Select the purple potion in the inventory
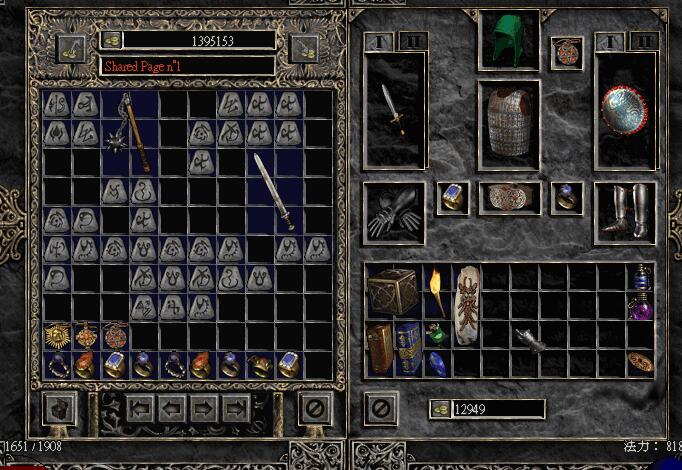This screenshot has height=470, width=682. (x=641, y=307)
